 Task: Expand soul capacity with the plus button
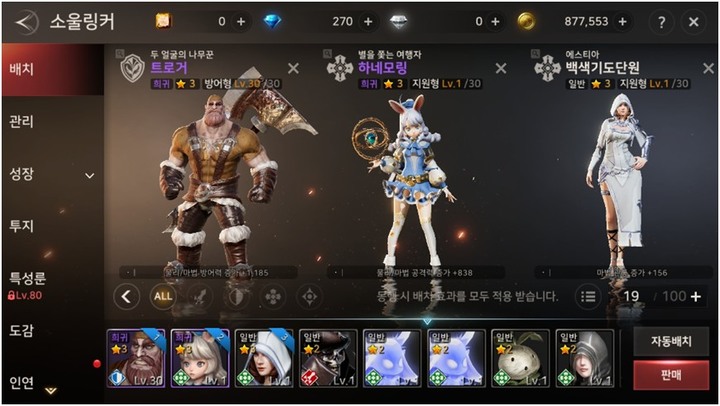click(x=695, y=296)
